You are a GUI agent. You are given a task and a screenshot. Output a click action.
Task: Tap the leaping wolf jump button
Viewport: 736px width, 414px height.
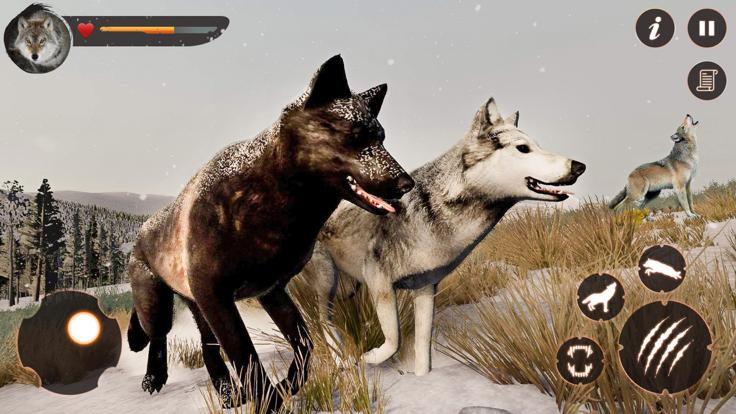(x=662, y=268)
